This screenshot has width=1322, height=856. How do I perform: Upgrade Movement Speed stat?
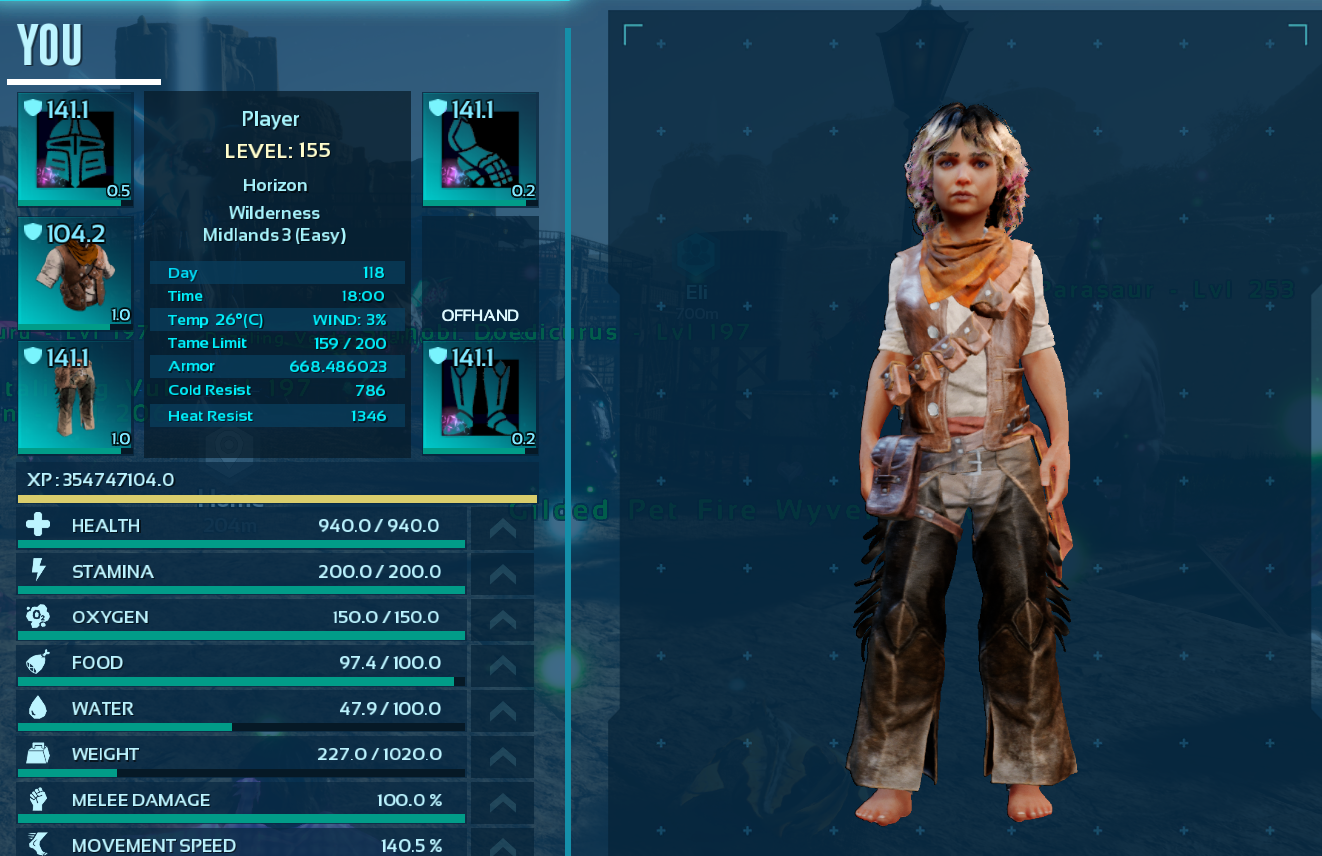point(503,845)
